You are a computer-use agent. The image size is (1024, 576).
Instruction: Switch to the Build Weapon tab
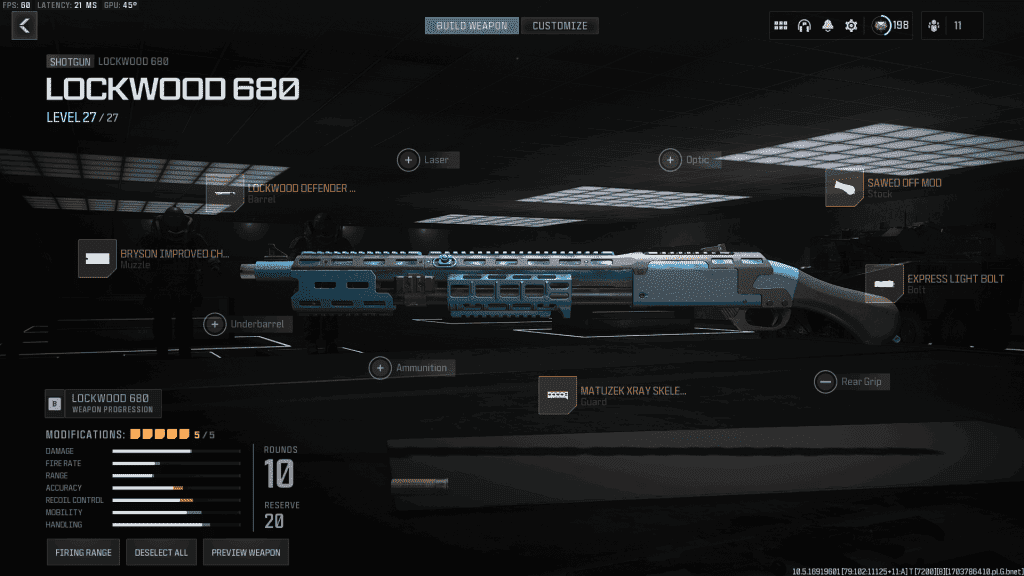tap(472, 25)
